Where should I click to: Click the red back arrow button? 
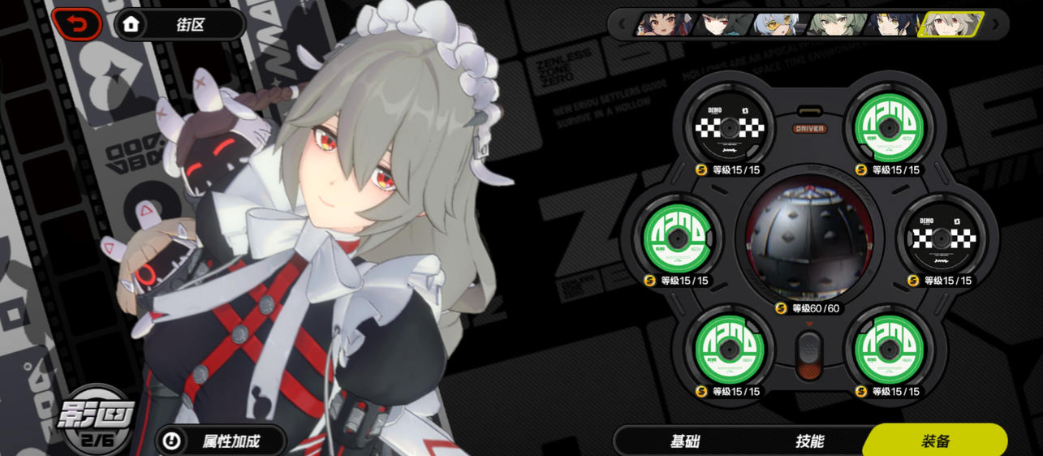point(78,24)
